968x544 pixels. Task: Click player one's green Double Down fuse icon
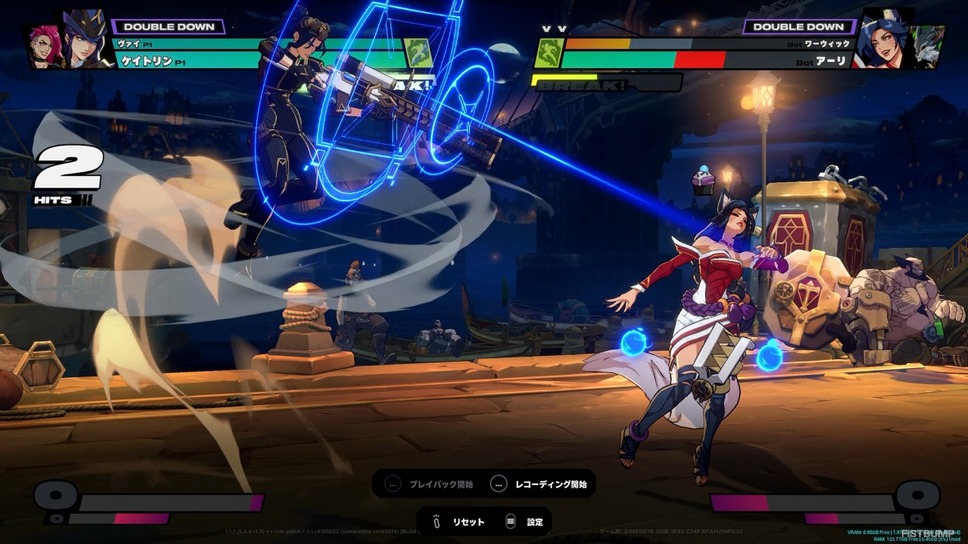tap(417, 53)
